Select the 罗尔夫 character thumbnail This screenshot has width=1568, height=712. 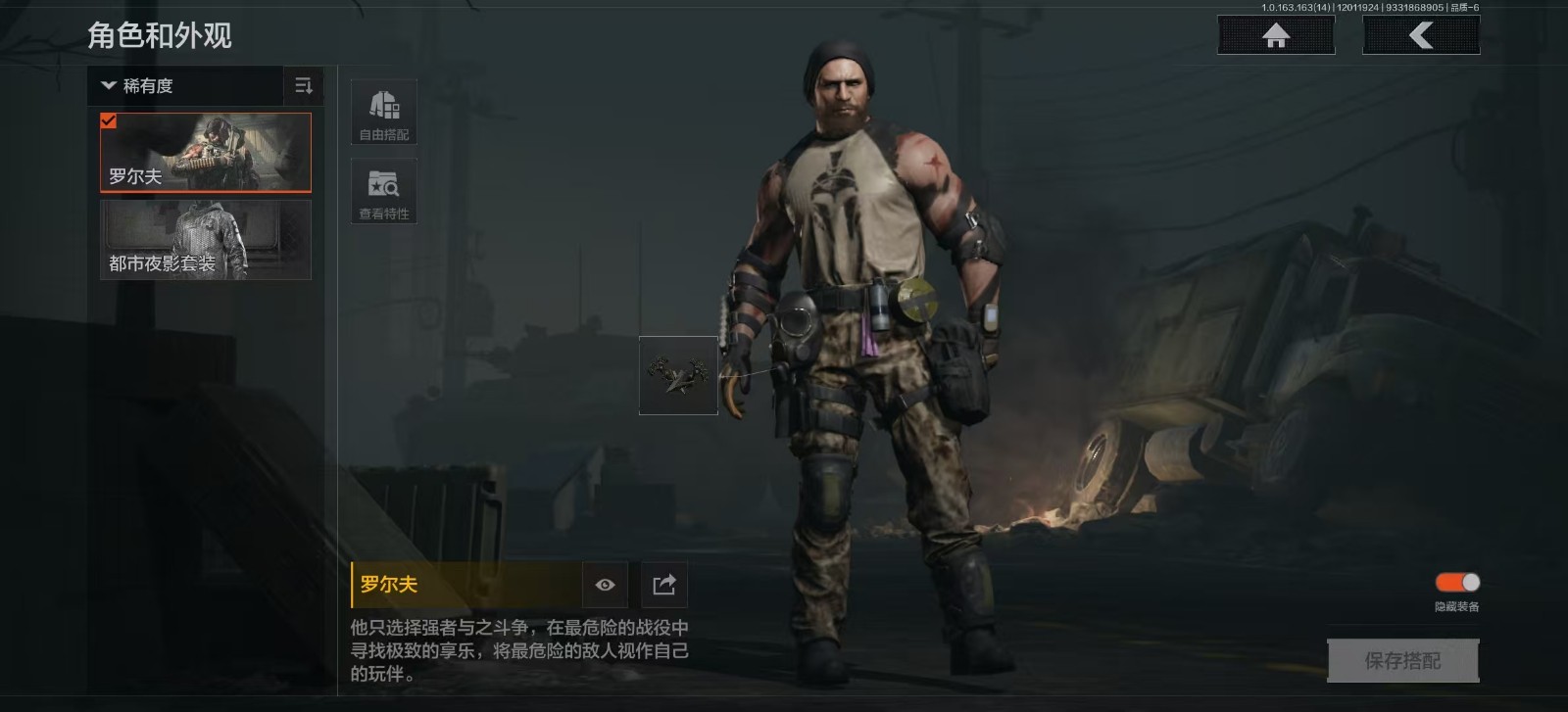tap(206, 152)
